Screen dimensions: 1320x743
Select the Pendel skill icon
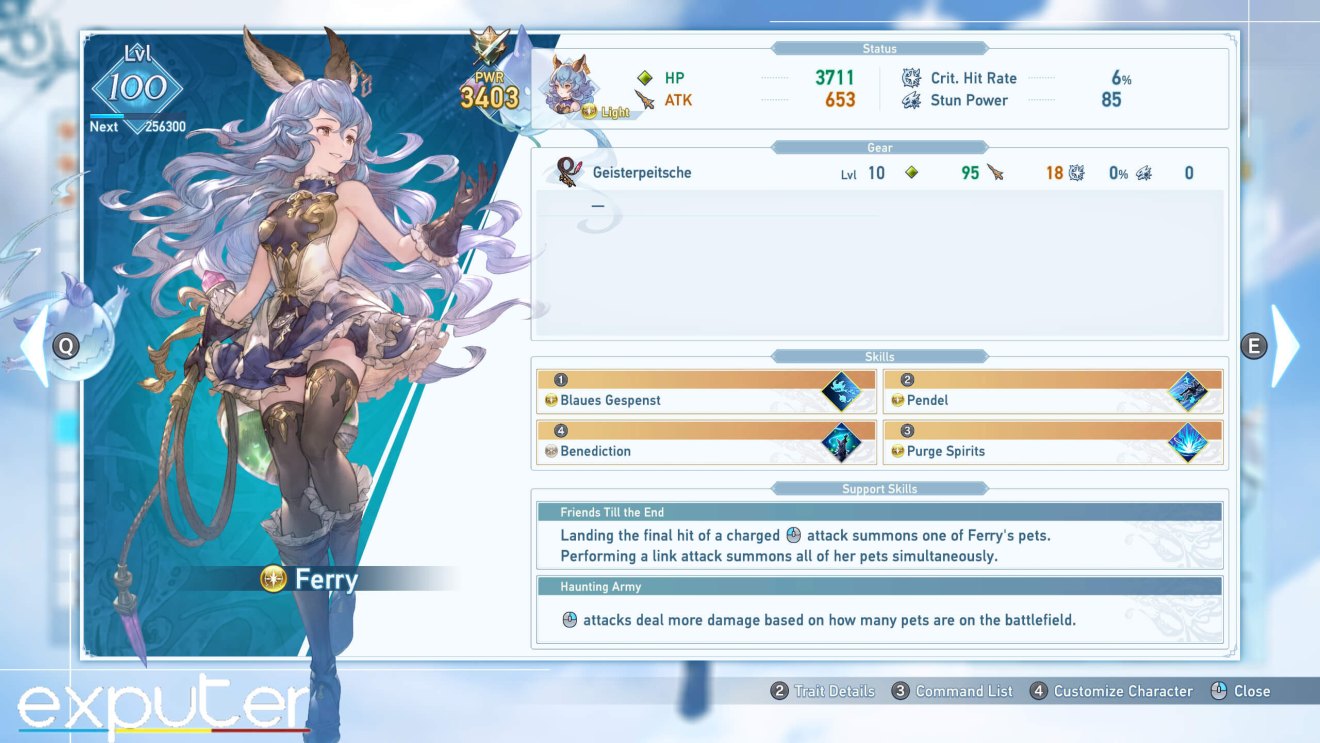click(x=1190, y=390)
